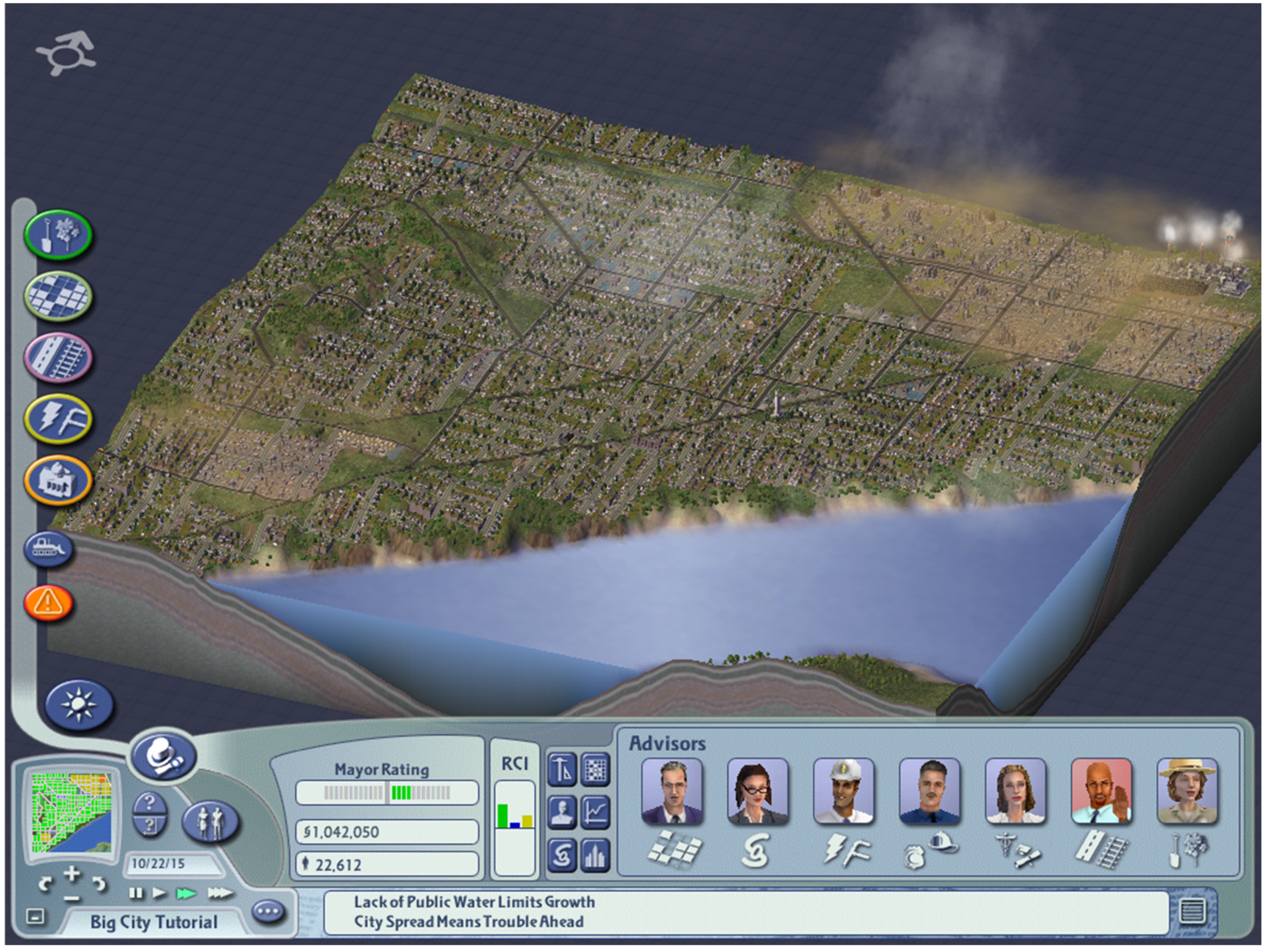
Task: Choose the utilities power and water button
Action: [58, 419]
